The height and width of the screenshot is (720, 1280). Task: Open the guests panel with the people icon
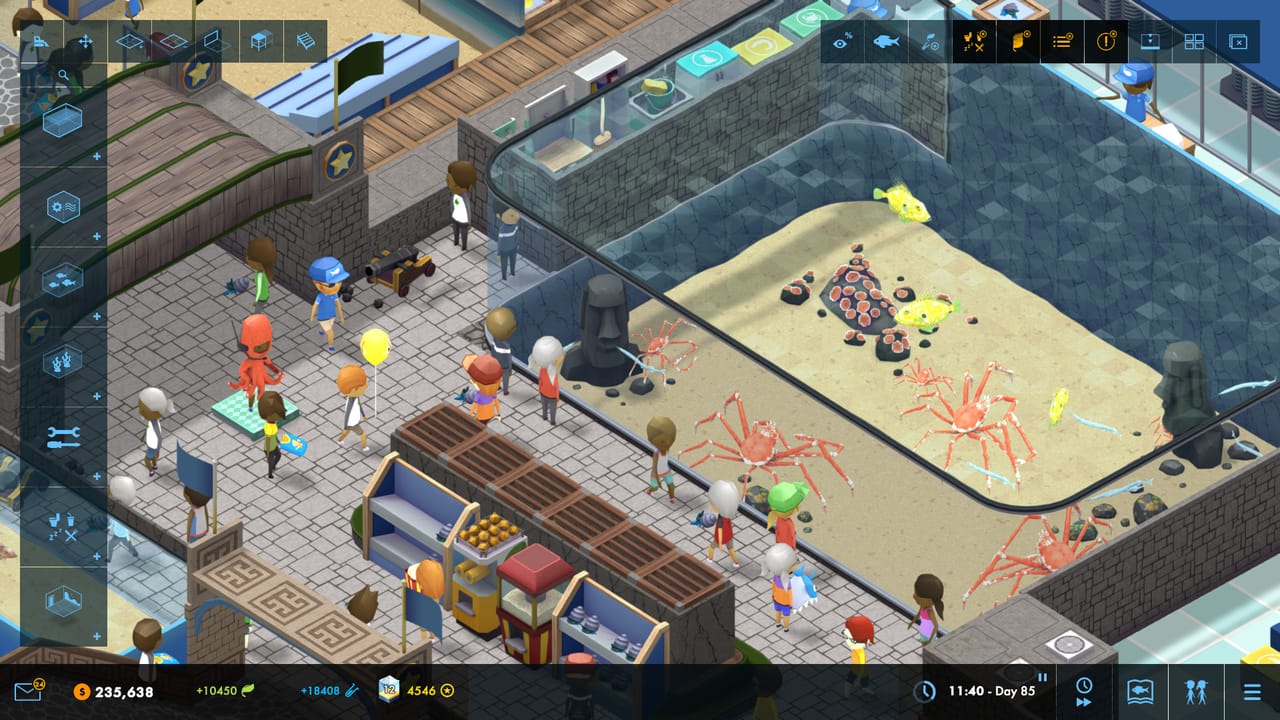(1197, 692)
